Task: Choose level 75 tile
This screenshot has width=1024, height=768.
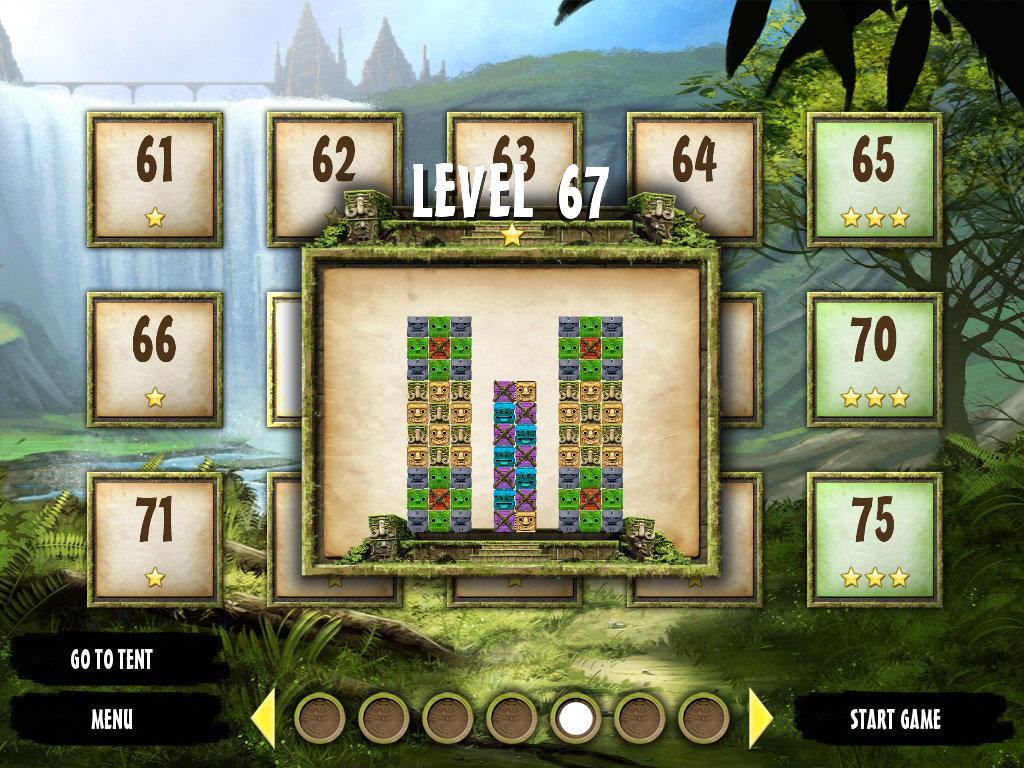Action: 874,539
